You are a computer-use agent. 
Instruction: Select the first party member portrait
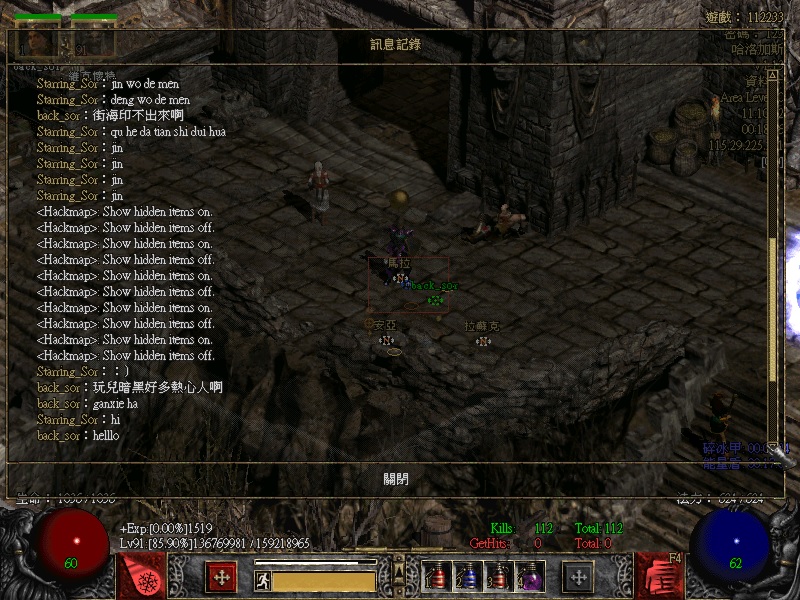pos(39,41)
